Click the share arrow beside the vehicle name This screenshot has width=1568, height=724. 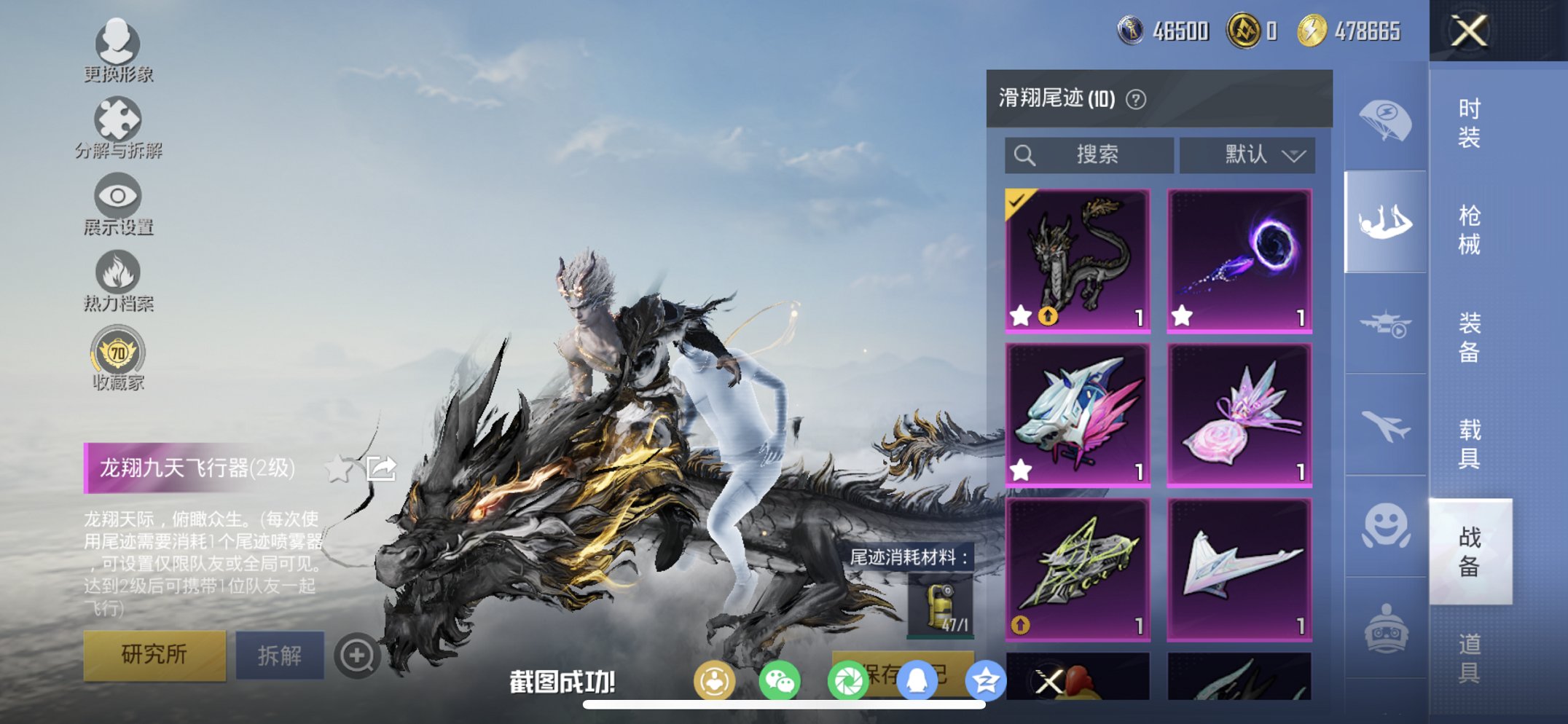(x=381, y=470)
